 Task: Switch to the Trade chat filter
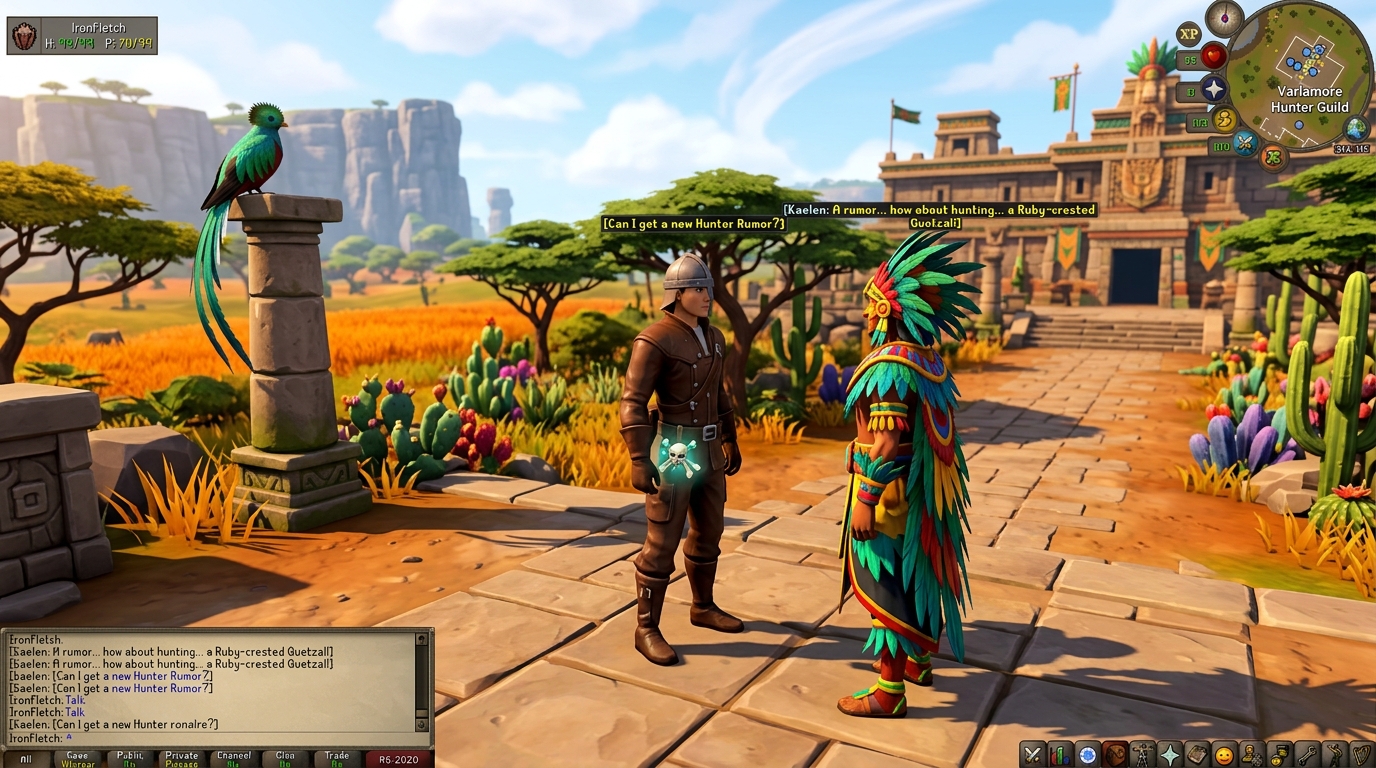point(337,759)
